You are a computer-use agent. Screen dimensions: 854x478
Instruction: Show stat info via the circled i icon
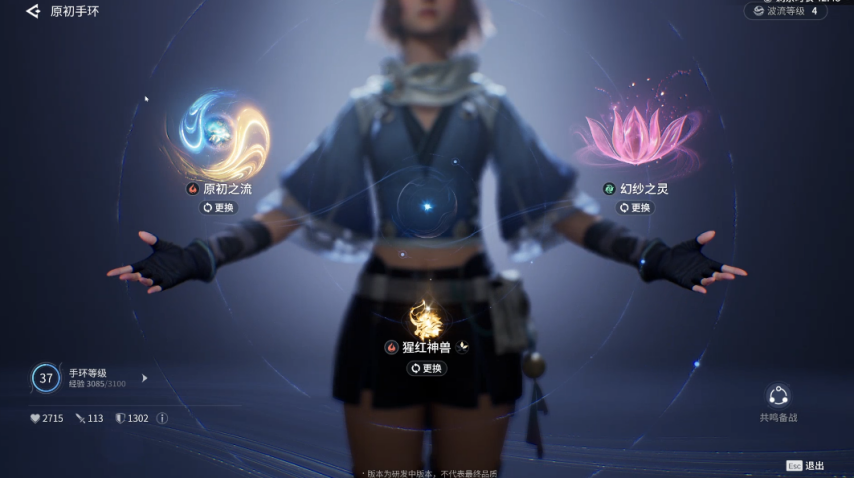coord(162,418)
